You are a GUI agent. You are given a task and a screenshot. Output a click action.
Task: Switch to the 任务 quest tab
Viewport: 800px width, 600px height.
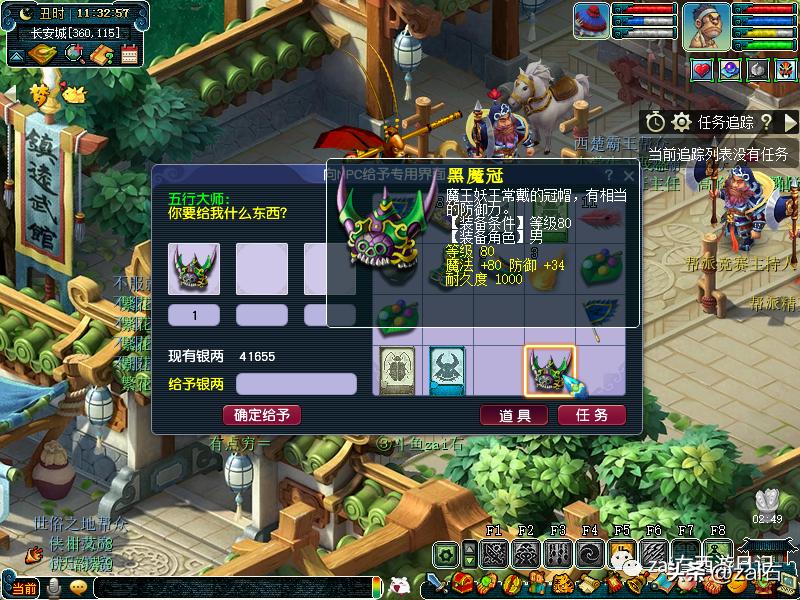592,415
